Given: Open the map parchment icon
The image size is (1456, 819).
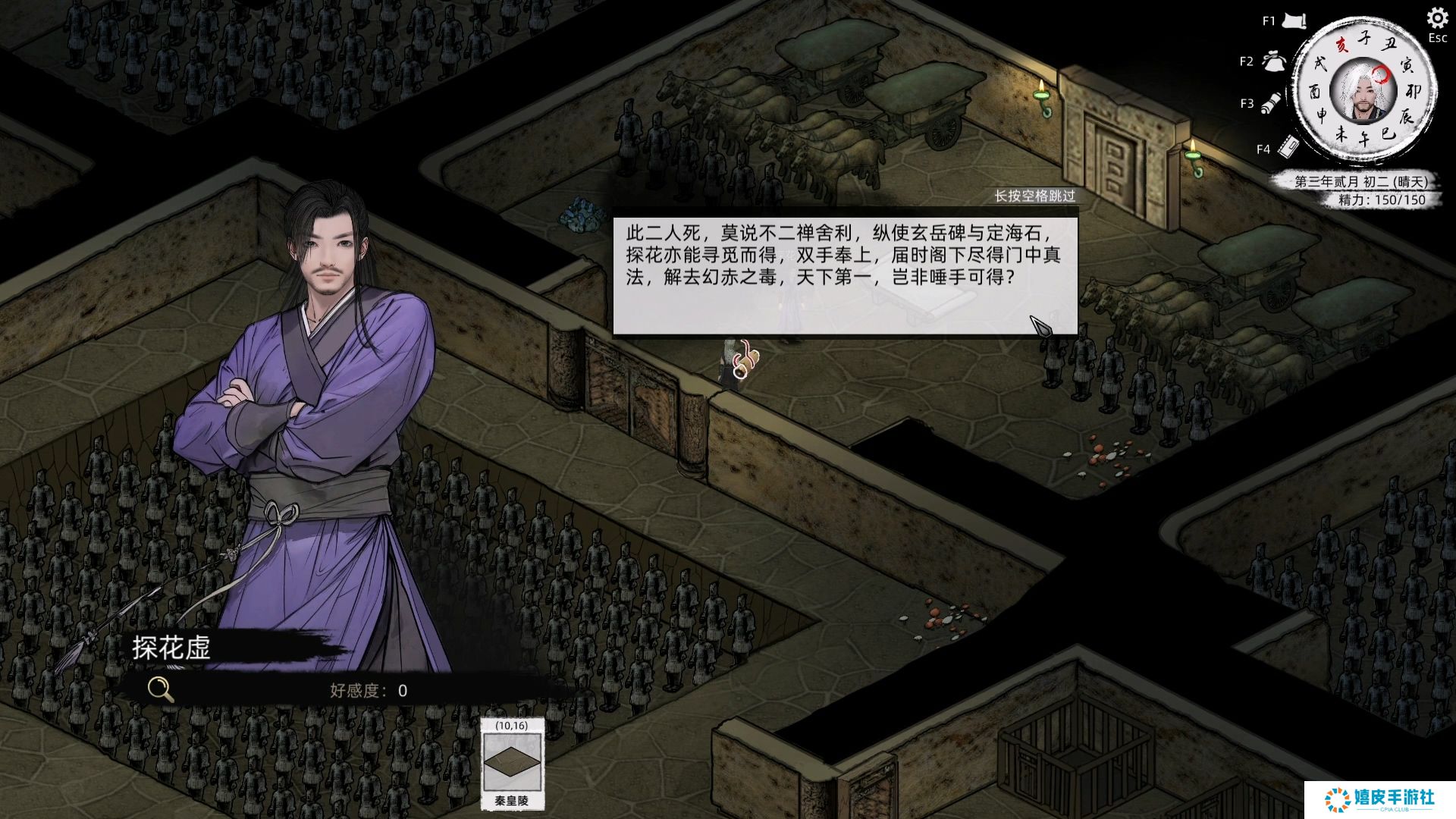Looking at the screenshot, I should pyautogui.click(x=1294, y=21).
